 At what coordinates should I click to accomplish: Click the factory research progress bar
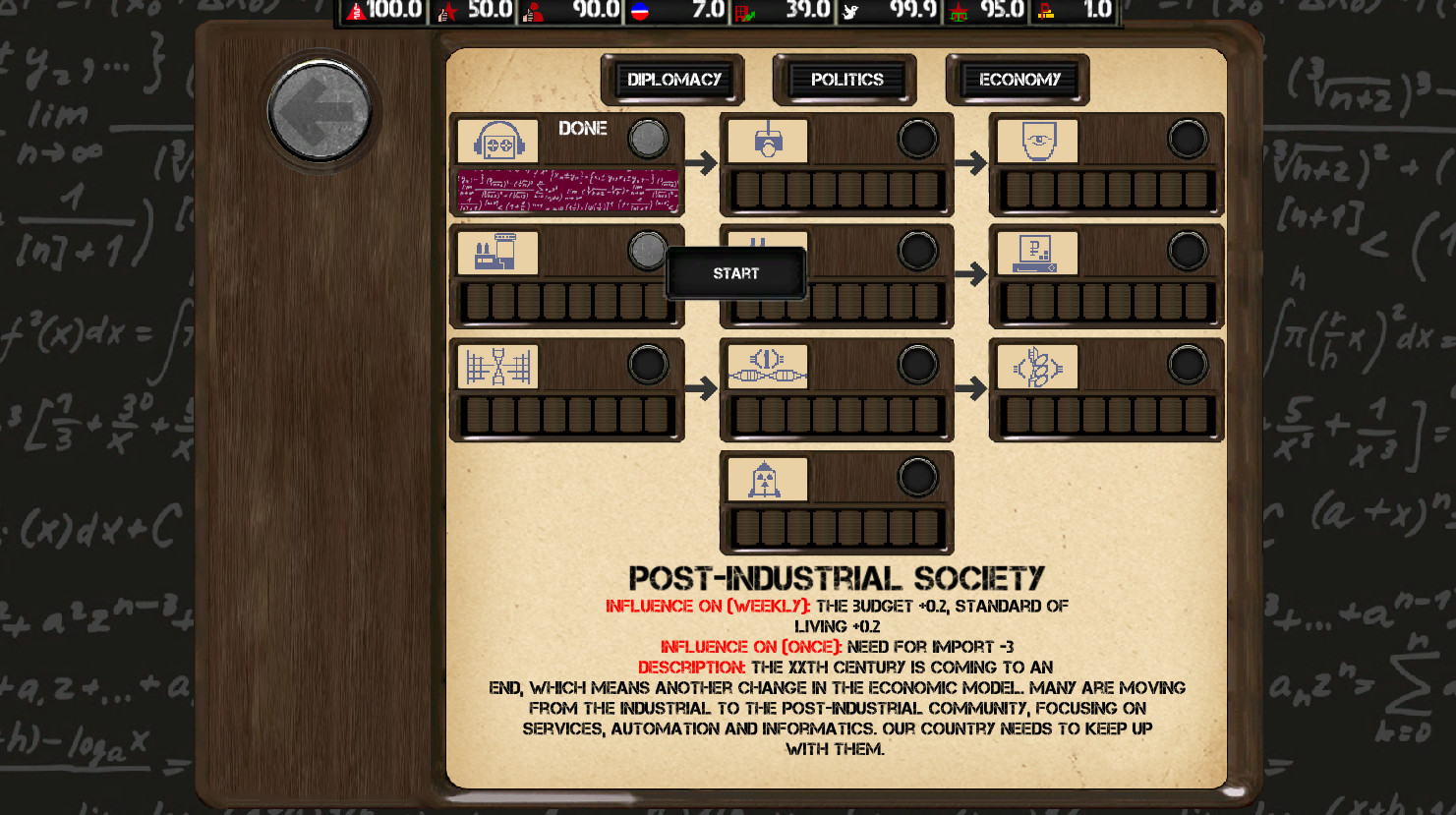click(x=566, y=306)
